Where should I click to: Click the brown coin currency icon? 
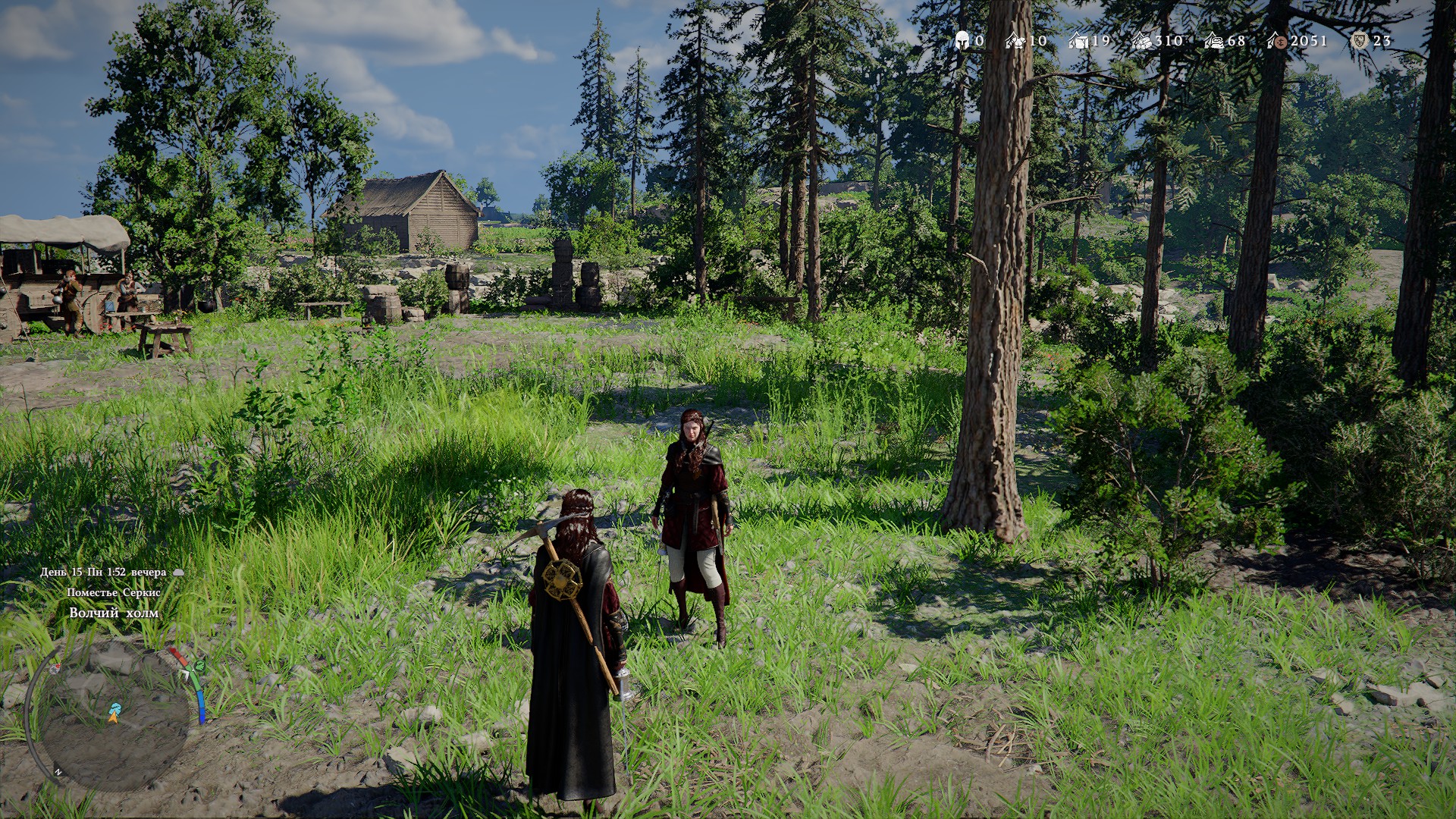tap(1277, 41)
